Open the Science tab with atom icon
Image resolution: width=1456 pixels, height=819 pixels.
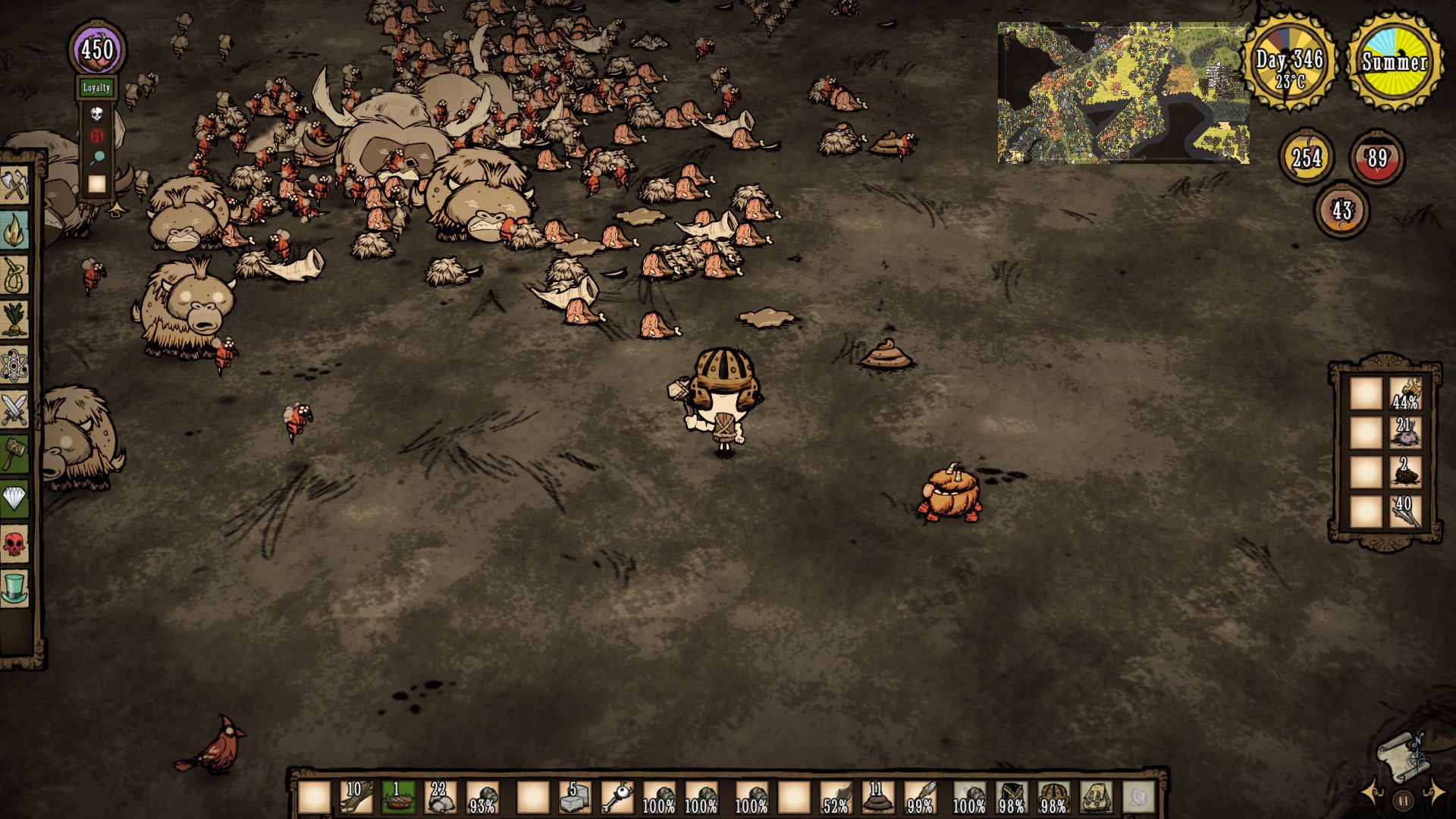(x=14, y=366)
